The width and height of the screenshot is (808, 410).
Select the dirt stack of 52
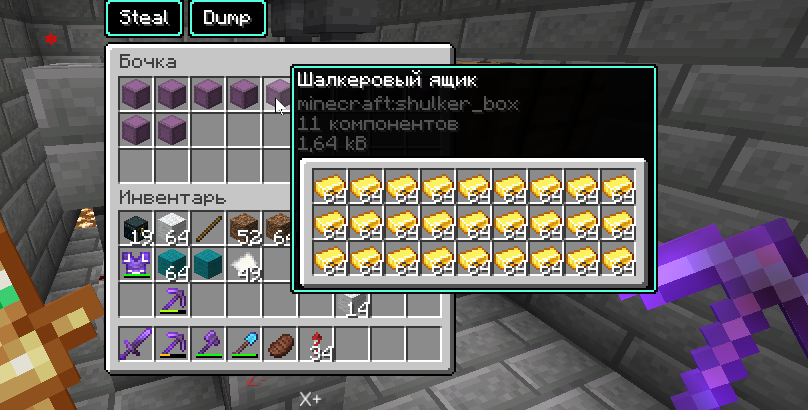coord(245,228)
